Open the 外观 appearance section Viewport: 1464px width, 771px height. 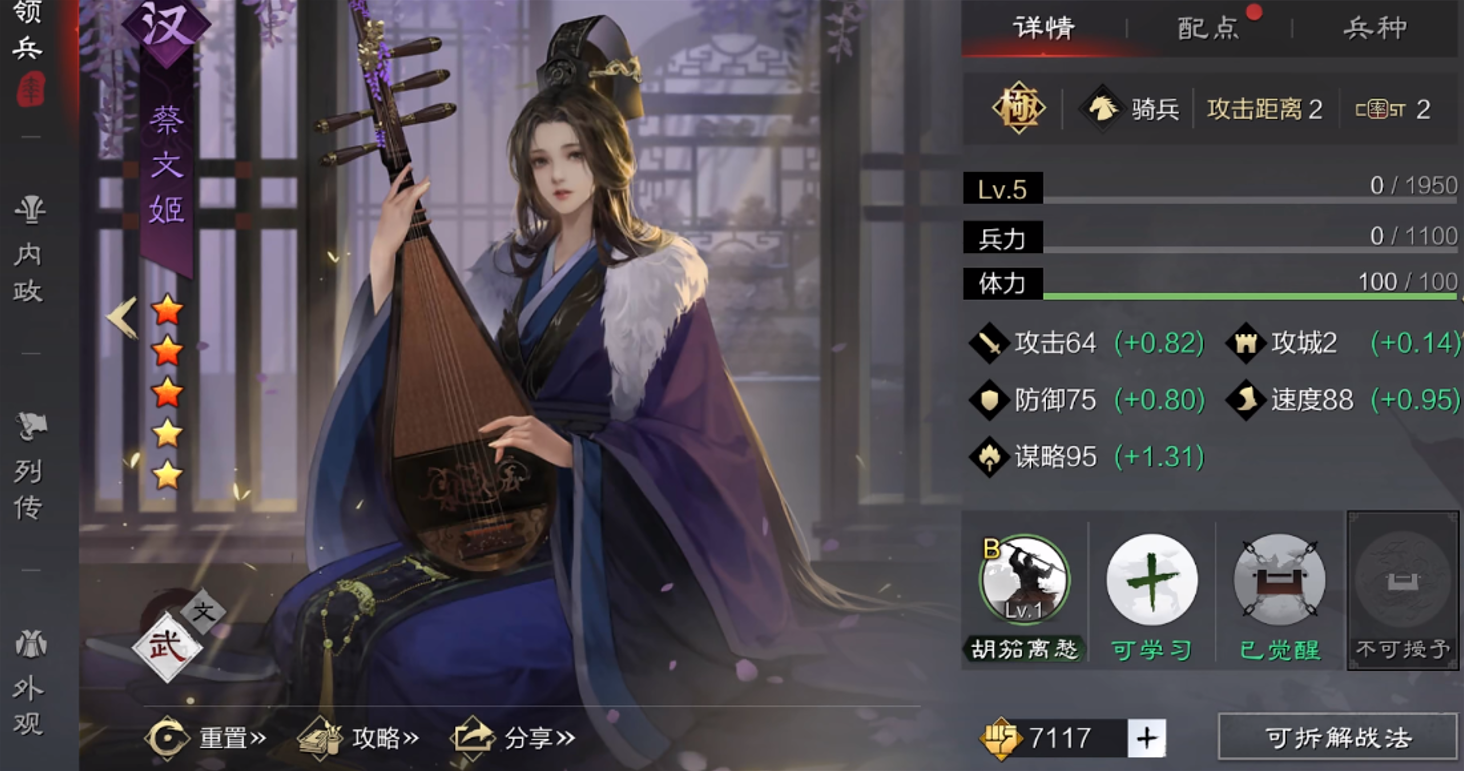(x=29, y=685)
